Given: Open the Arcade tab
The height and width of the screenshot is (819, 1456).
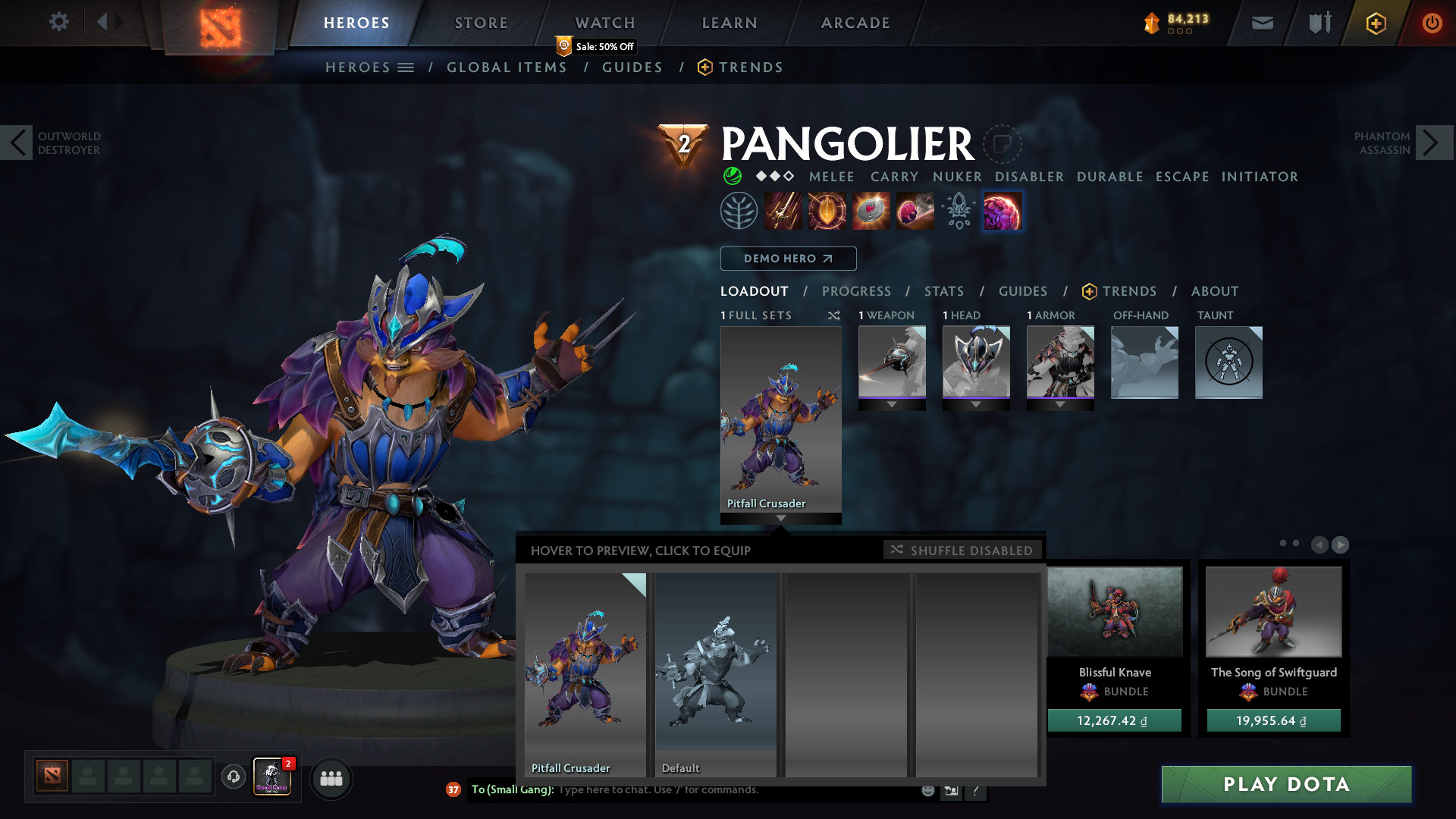Looking at the screenshot, I should (855, 23).
